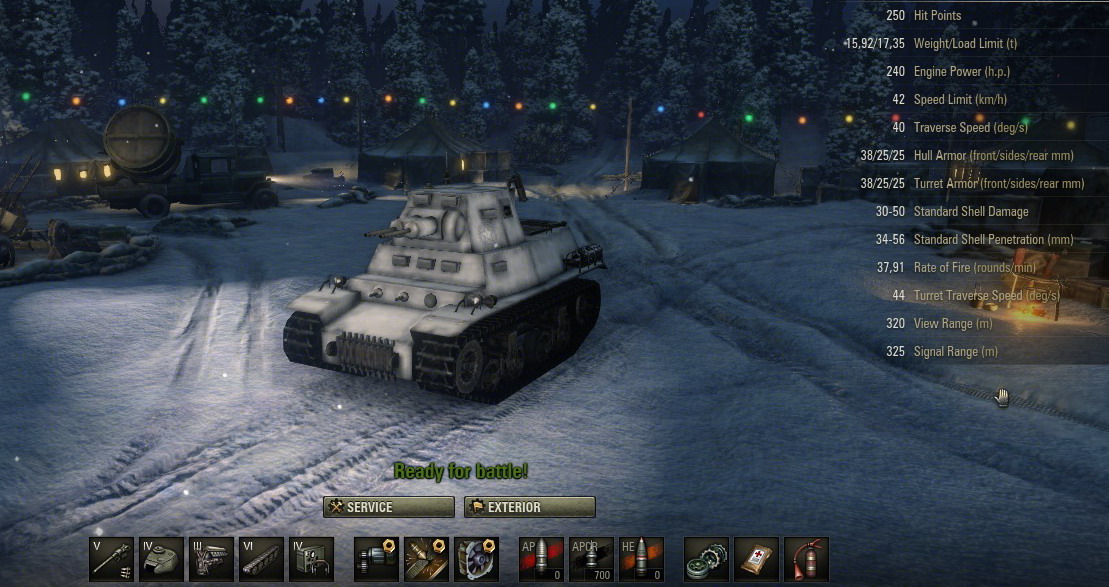
Task: Open the gun rammer equipment slot
Action: tap(376, 559)
